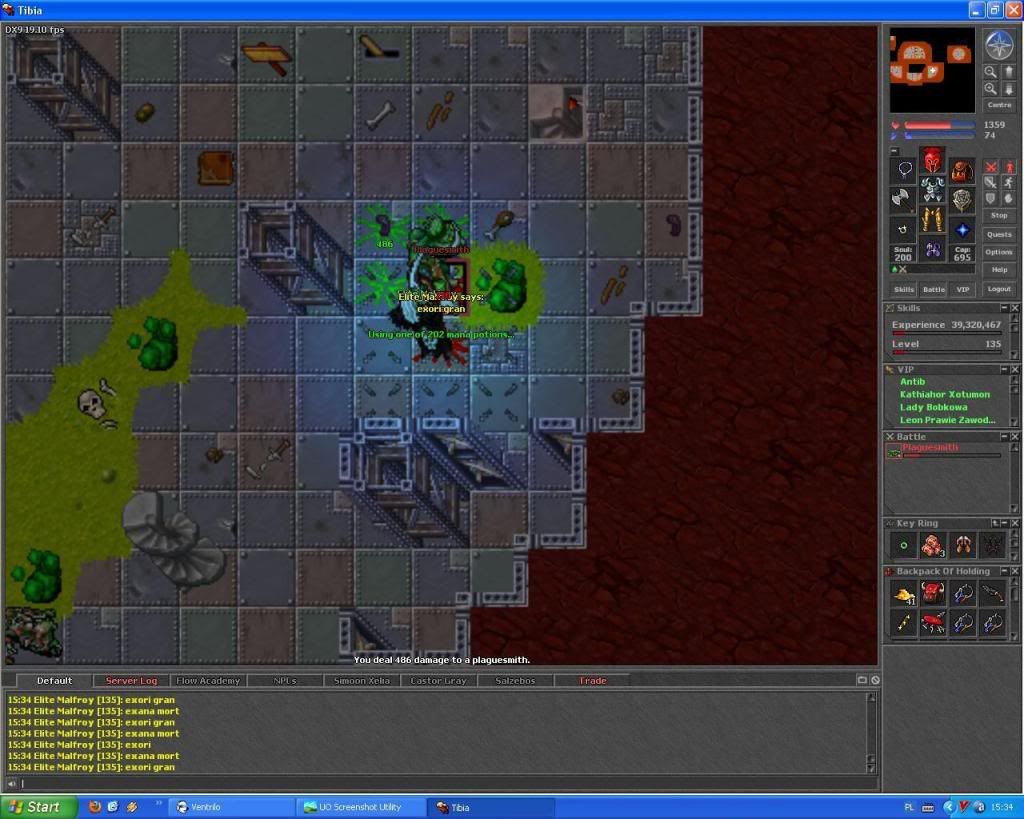Select the axe weapon slot
This screenshot has width=1024, height=819.
tap(904, 199)
